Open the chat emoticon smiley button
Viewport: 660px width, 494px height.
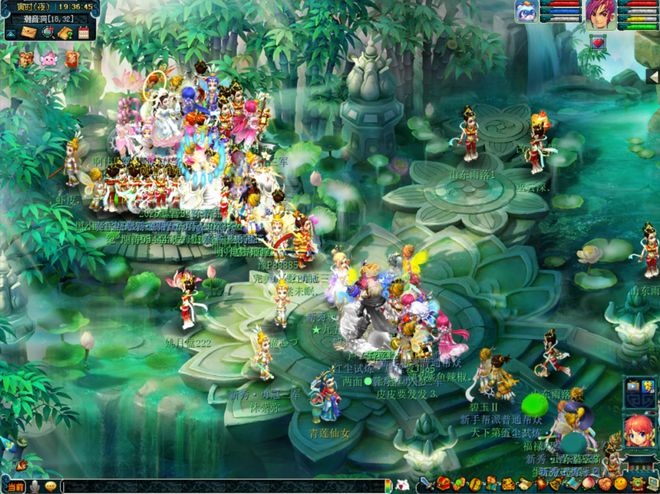click(50, 486)
